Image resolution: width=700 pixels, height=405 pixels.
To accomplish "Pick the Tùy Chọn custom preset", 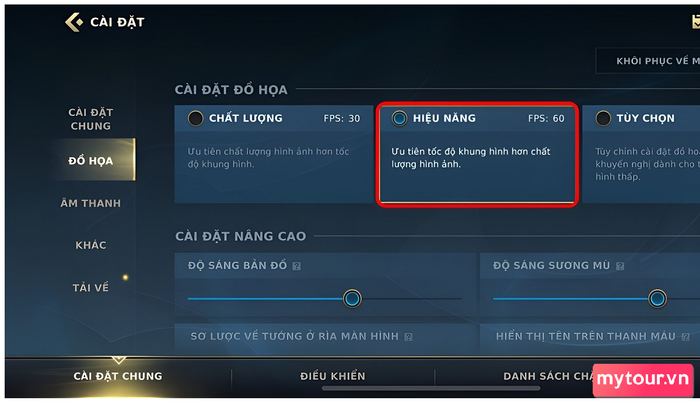I will click(603, 118).
